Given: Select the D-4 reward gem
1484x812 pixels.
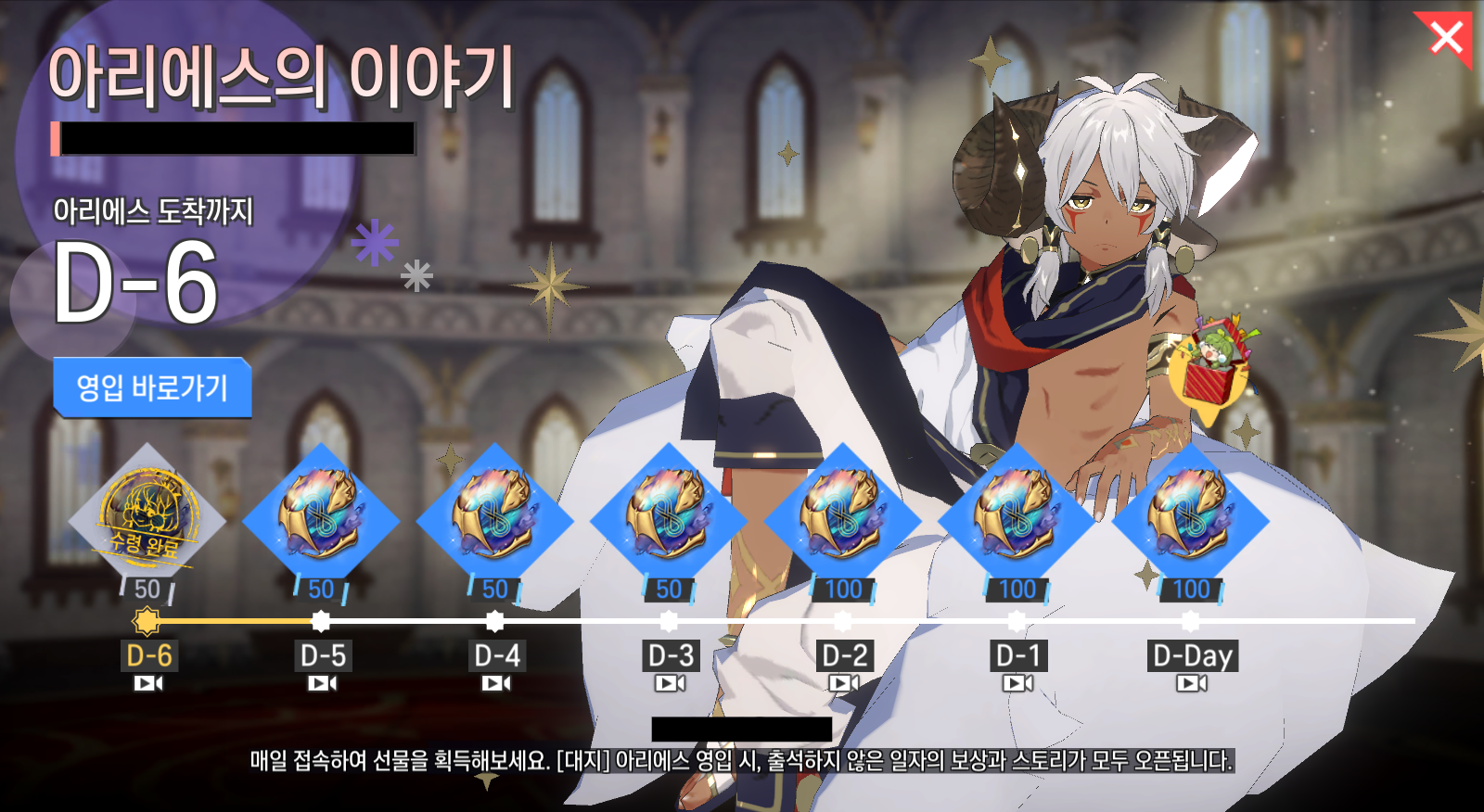Looking at the screenshot, I should coord(495,519).
